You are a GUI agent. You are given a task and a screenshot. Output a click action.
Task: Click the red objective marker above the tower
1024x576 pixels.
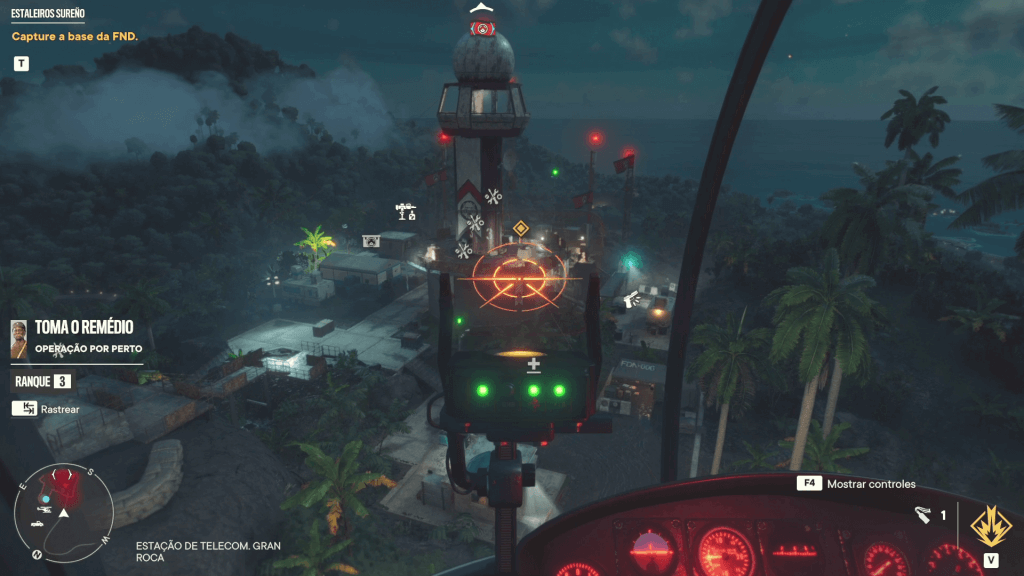click(x=483, y=29)
